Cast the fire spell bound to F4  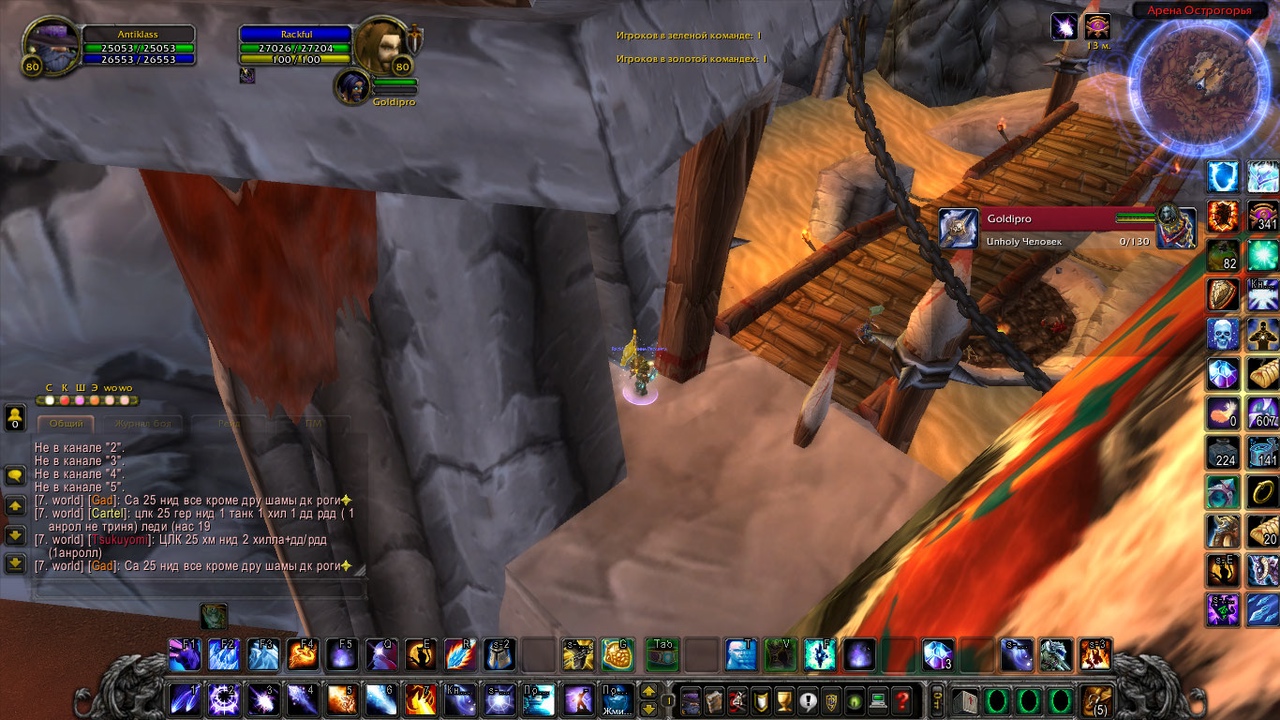pyautogui.click(x=302, y=654)
